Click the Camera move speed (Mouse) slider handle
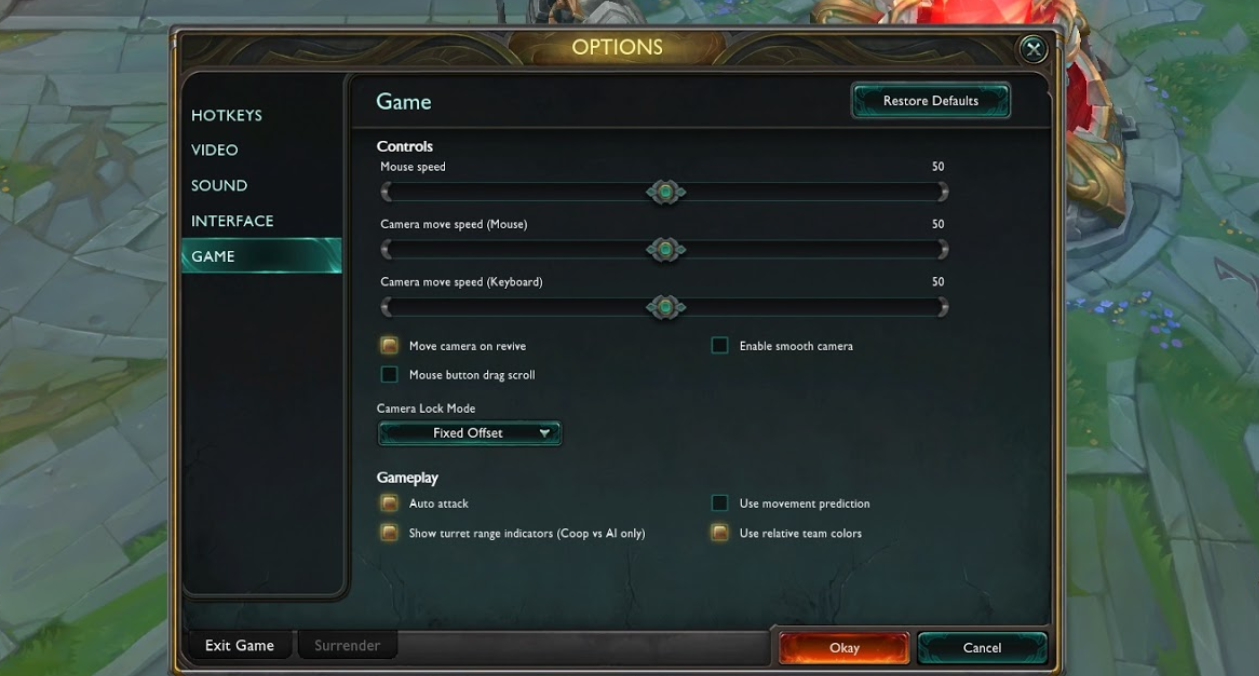The width and height of the screenshot is (1259, 676). [x=665, y=249]
